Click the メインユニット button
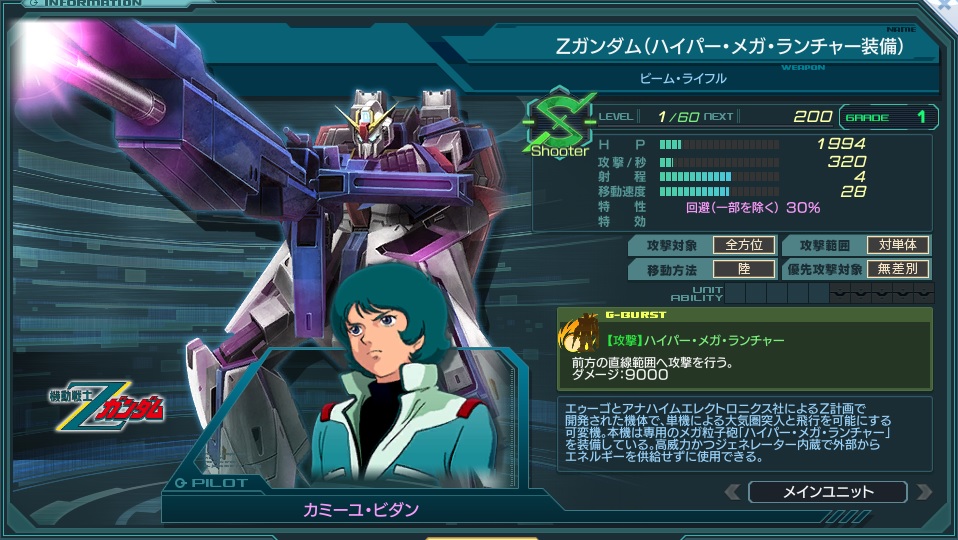The image size is (958, 540). click(827, 492)
